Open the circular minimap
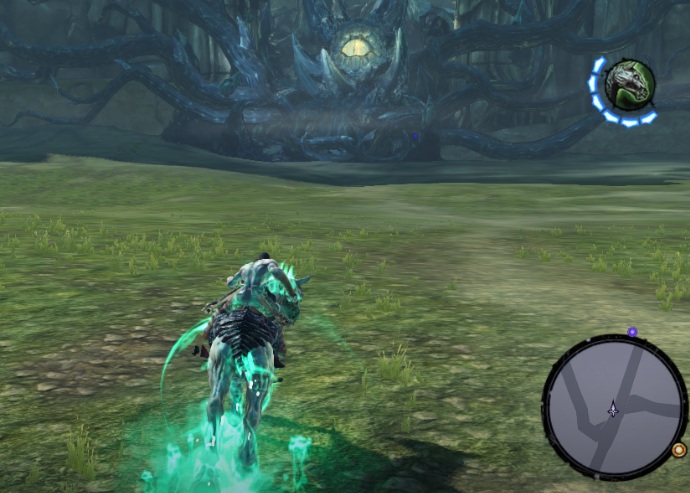 [614, 407]
